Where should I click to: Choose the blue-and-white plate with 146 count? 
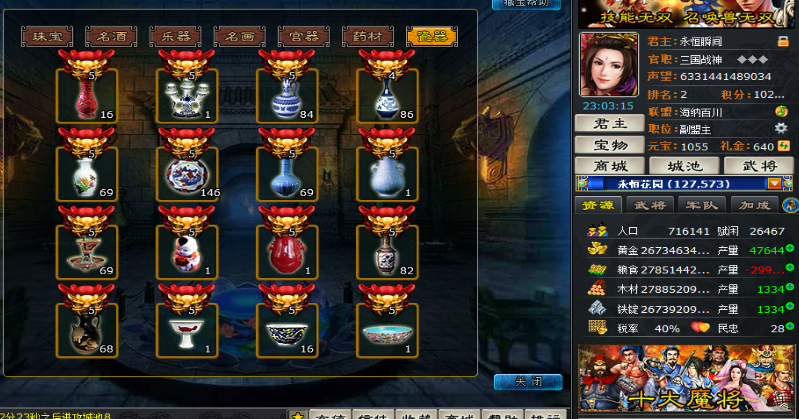188,172
